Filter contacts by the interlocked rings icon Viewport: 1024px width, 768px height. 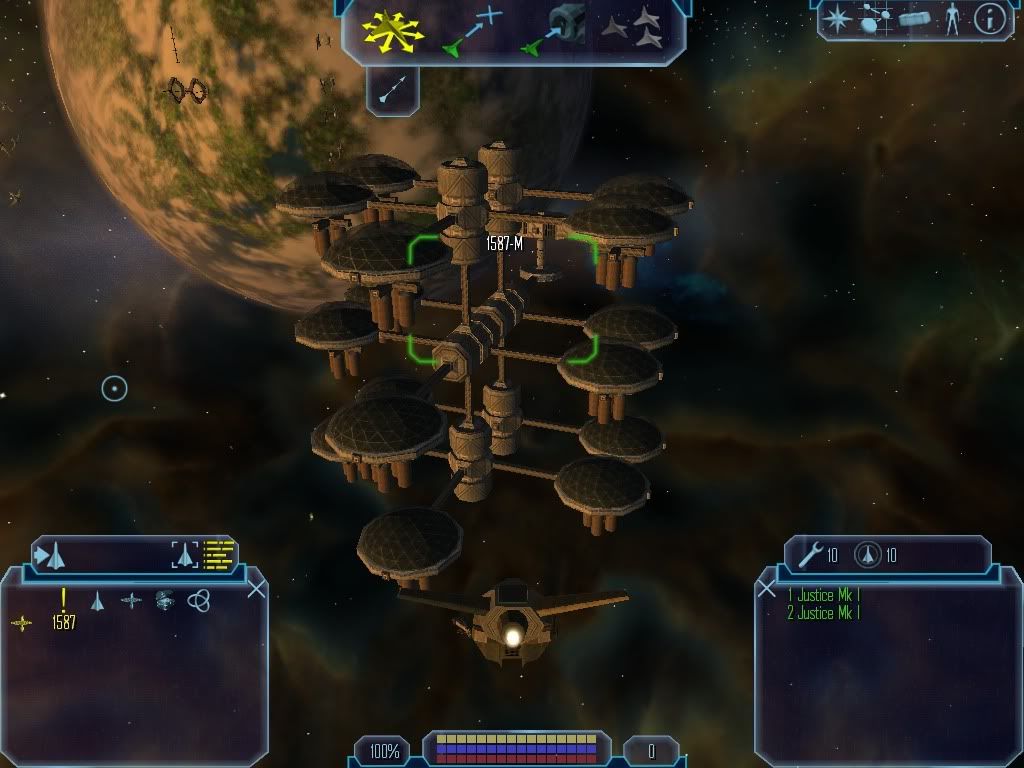(x=198, y=600)
